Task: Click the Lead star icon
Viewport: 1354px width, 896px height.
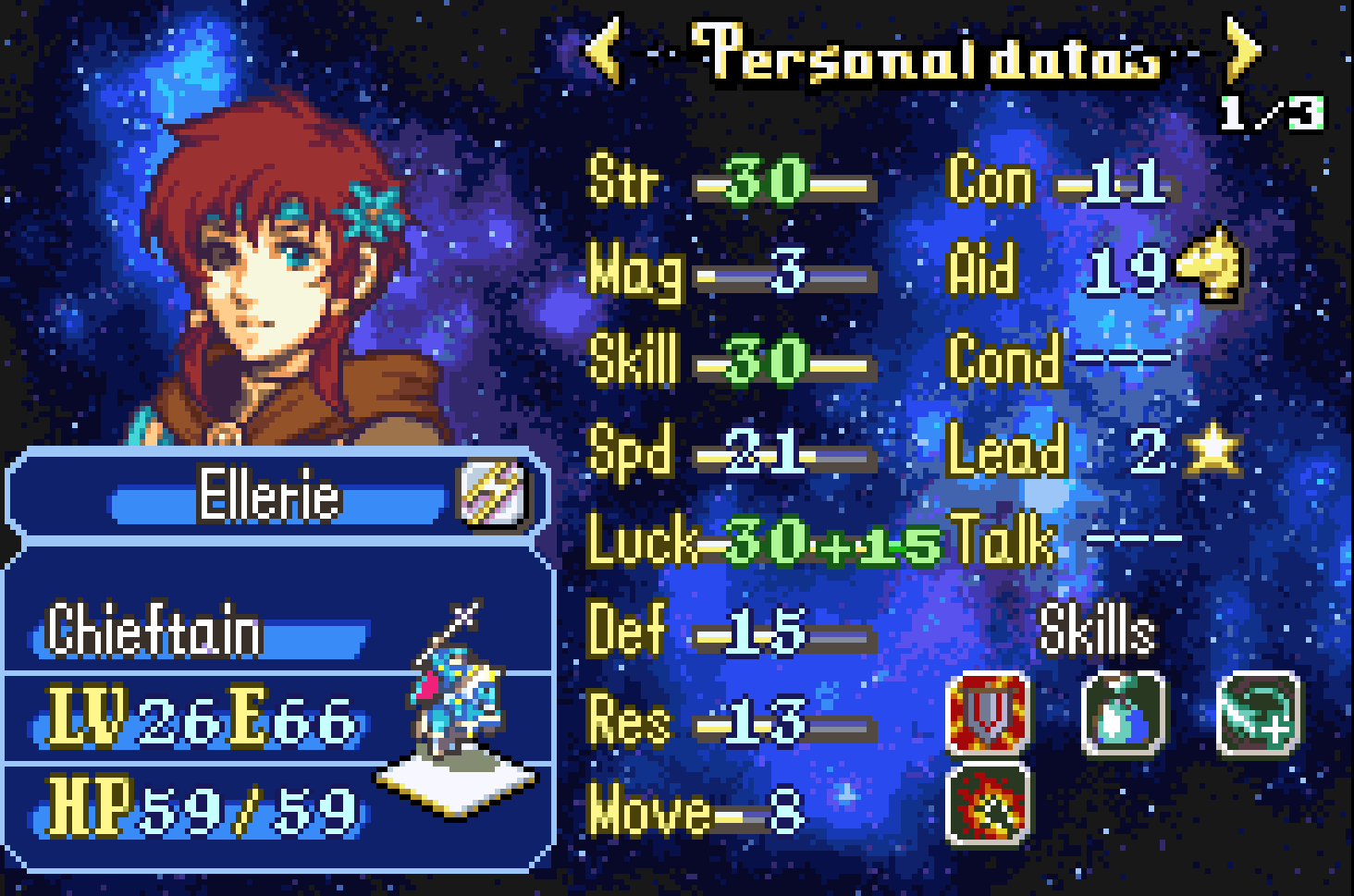Action: [1213, 449]
